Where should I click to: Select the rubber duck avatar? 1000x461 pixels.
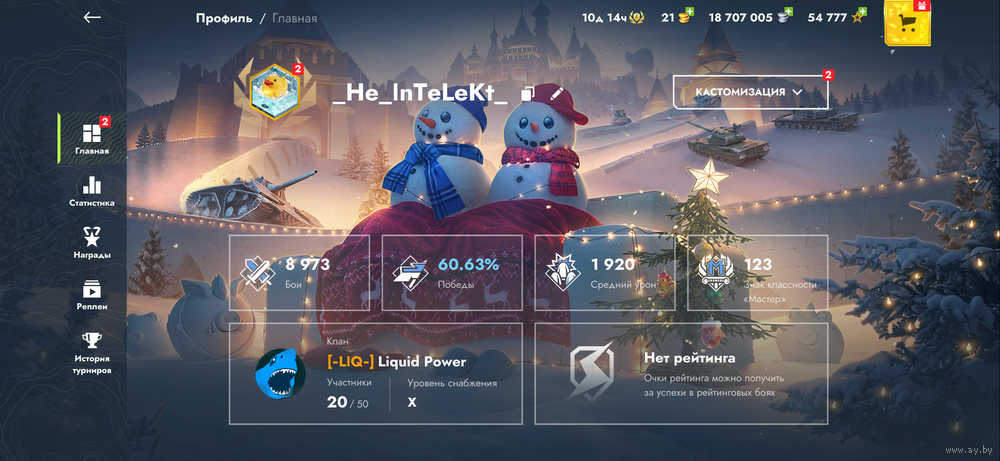coord(273,91)
